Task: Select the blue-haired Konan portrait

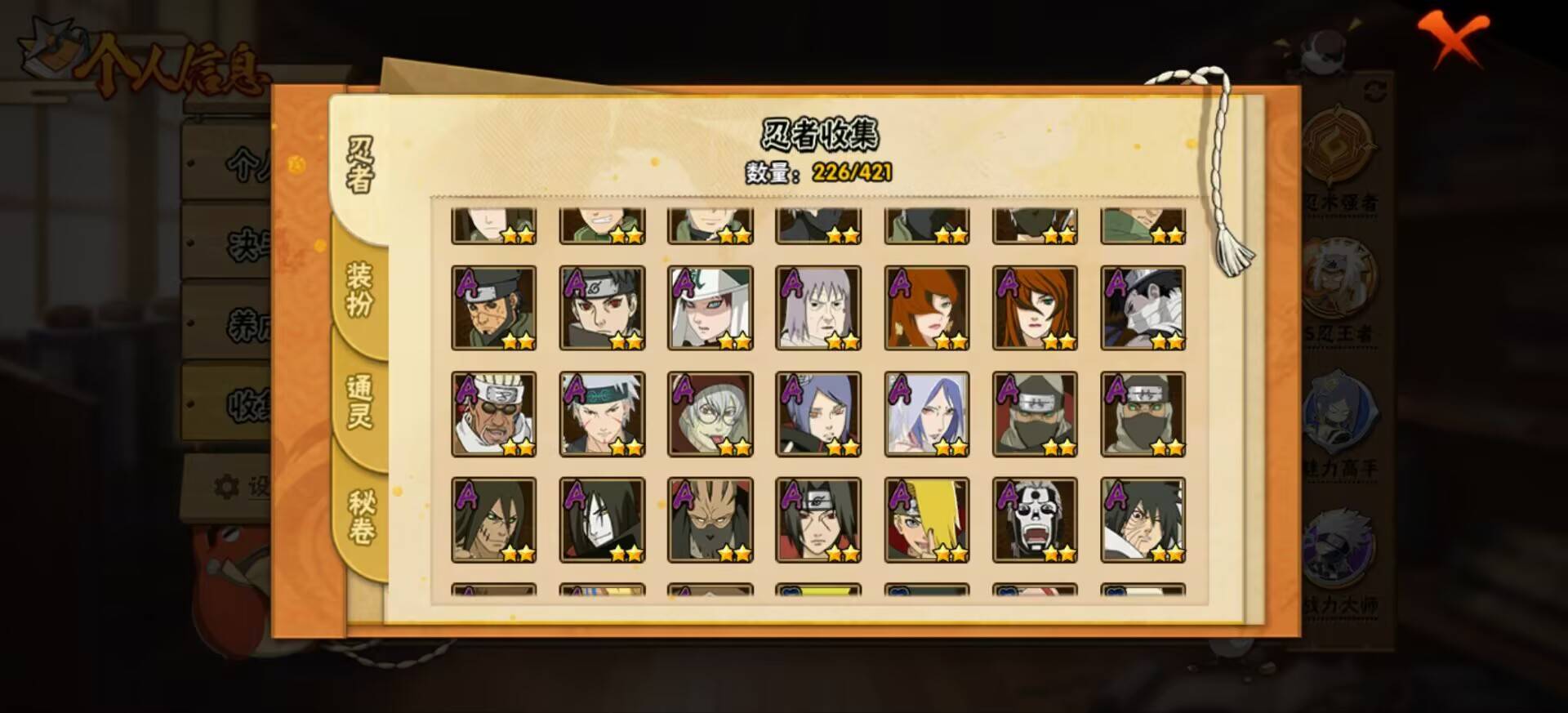Action: point(819,412)
